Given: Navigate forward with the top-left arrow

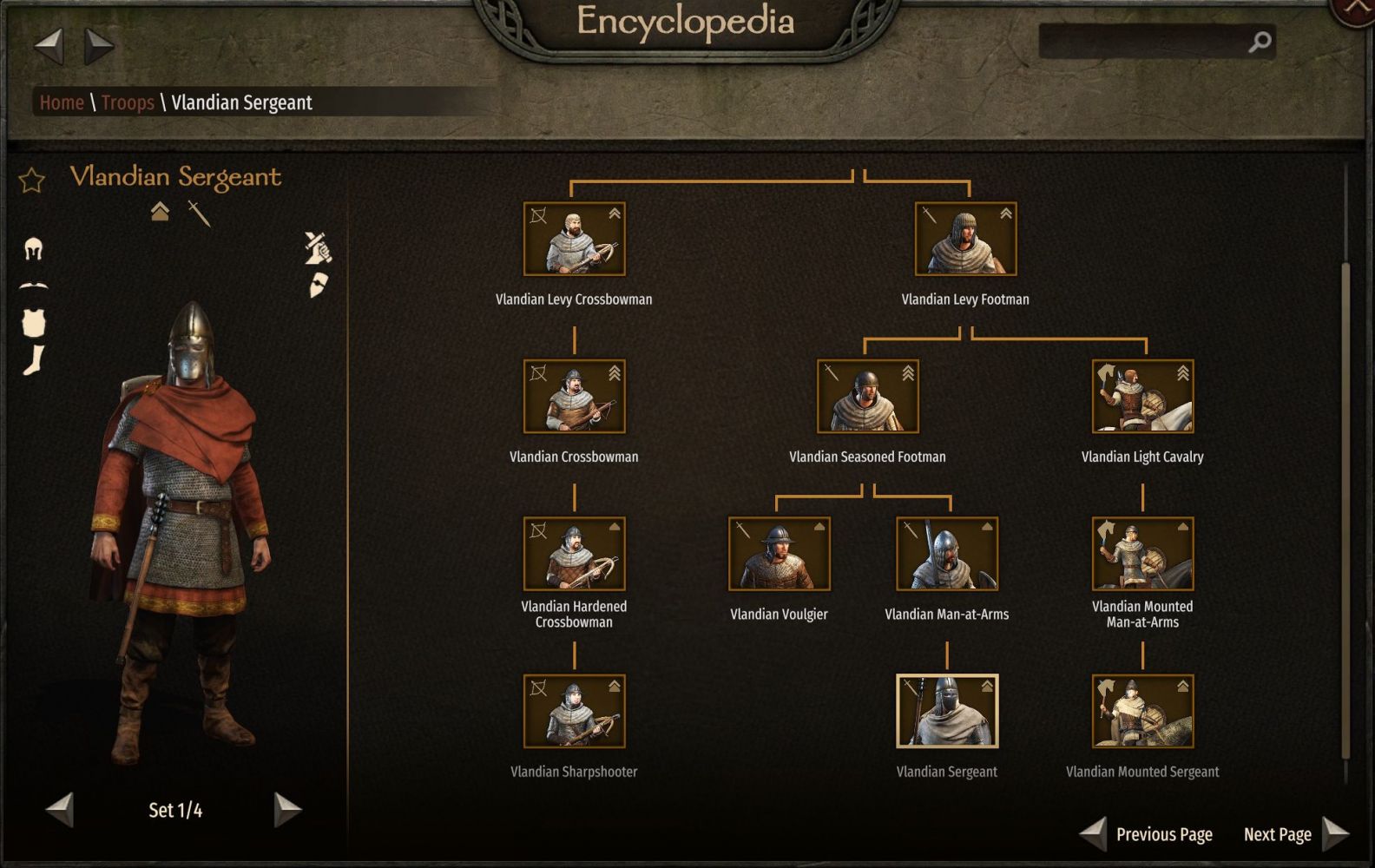Looking at the screenshot, I should [98, 45].
